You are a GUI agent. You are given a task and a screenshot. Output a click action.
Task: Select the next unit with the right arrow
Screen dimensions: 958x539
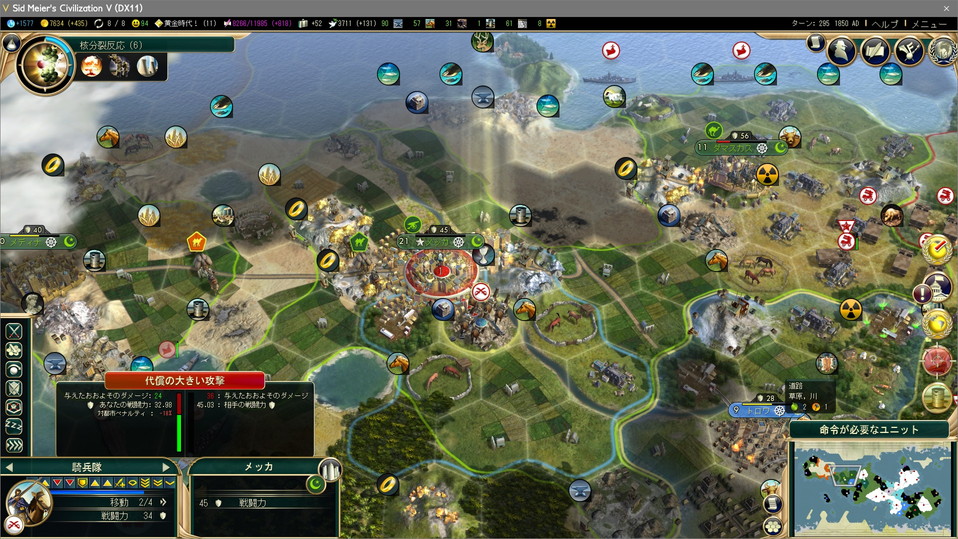[x=166, y=467]
